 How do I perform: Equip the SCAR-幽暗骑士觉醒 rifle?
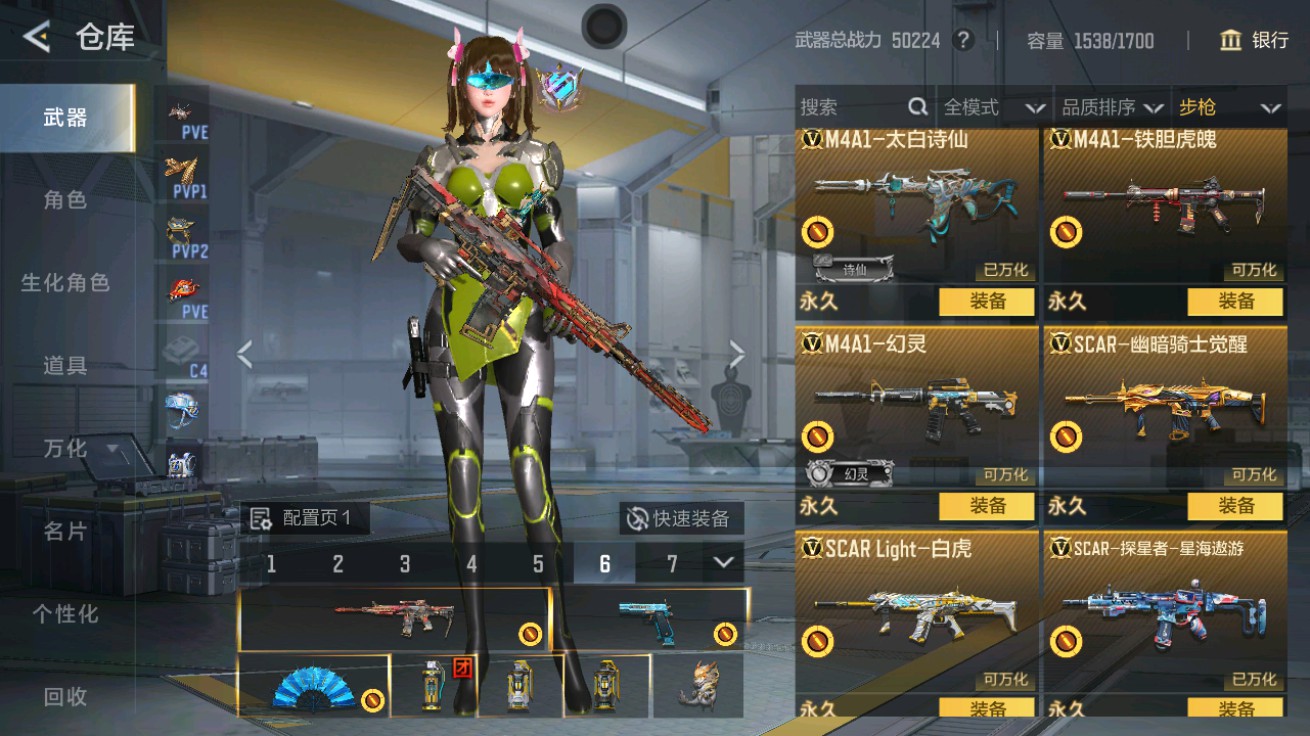tap(1235, 506)
